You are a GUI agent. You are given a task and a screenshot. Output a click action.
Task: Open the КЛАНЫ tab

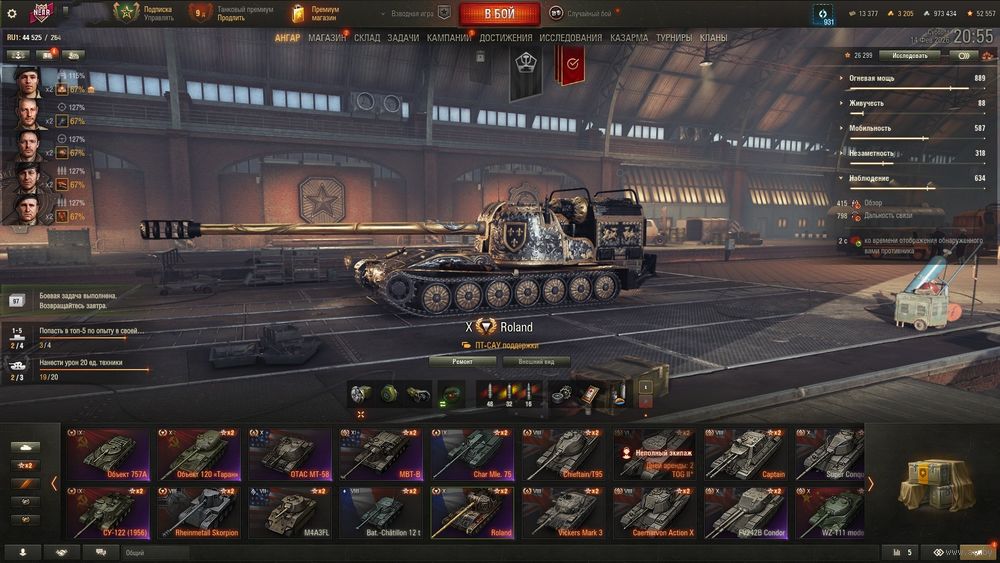coord(713,38)
